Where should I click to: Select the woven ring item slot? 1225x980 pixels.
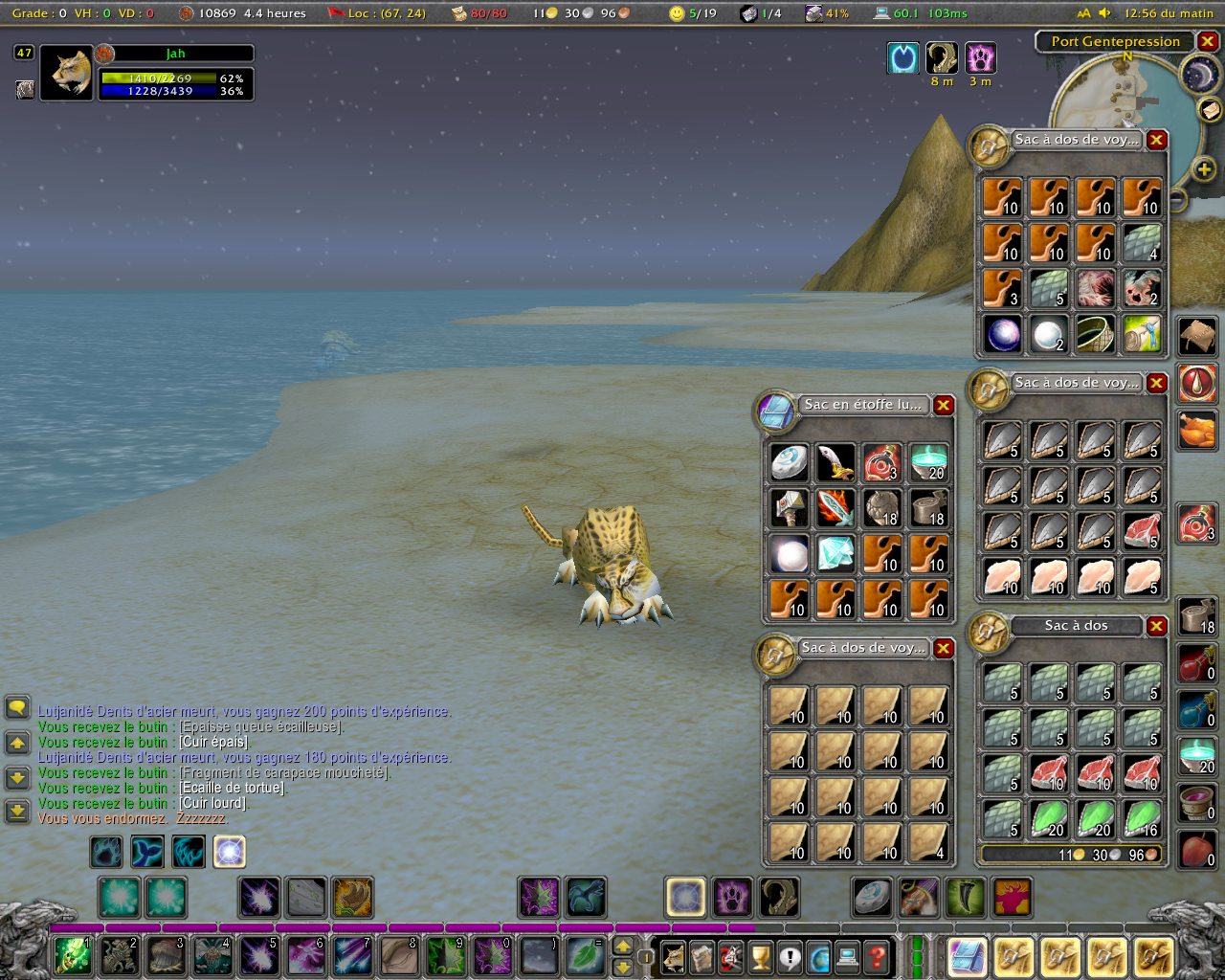1096,334
